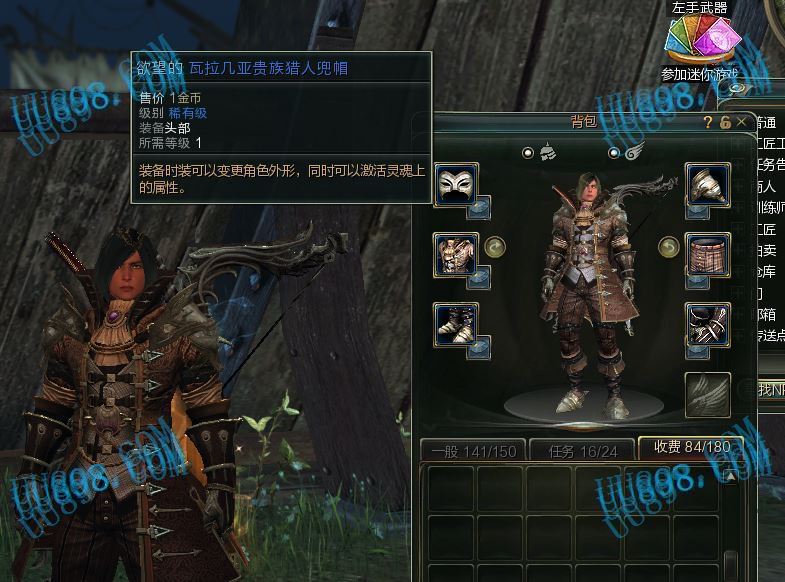Close the 背包 inventory window

[741, 122]
